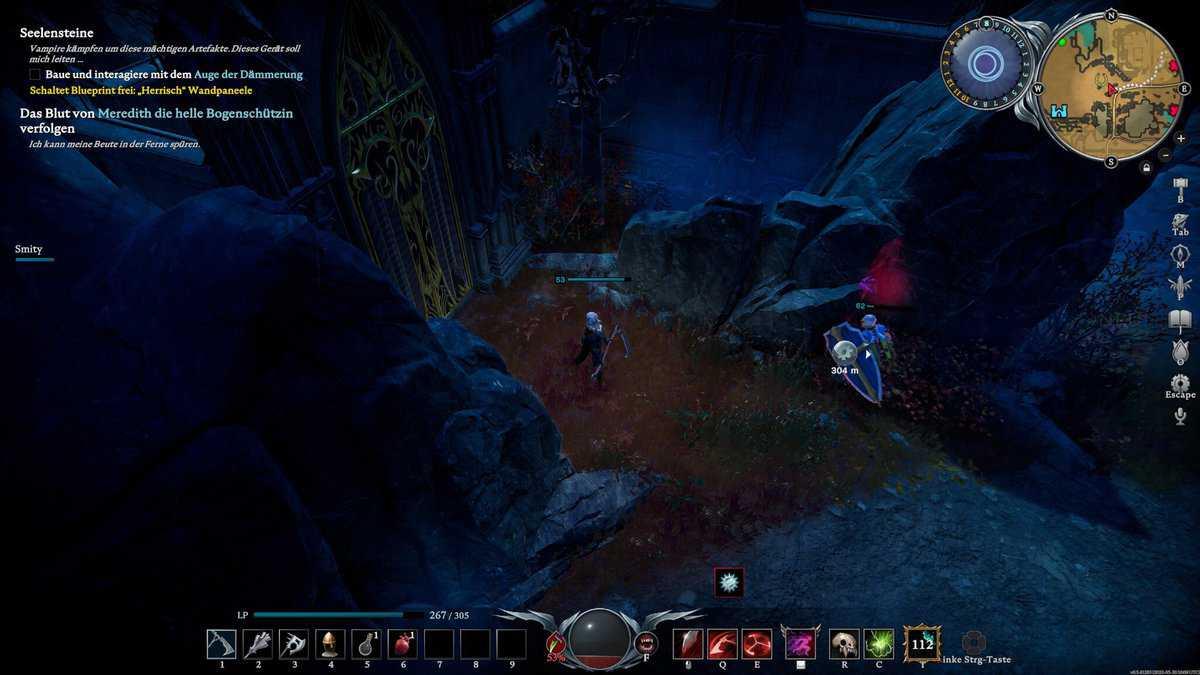
Task: Trigger the purple dash ability
Action: pos(800,644)
